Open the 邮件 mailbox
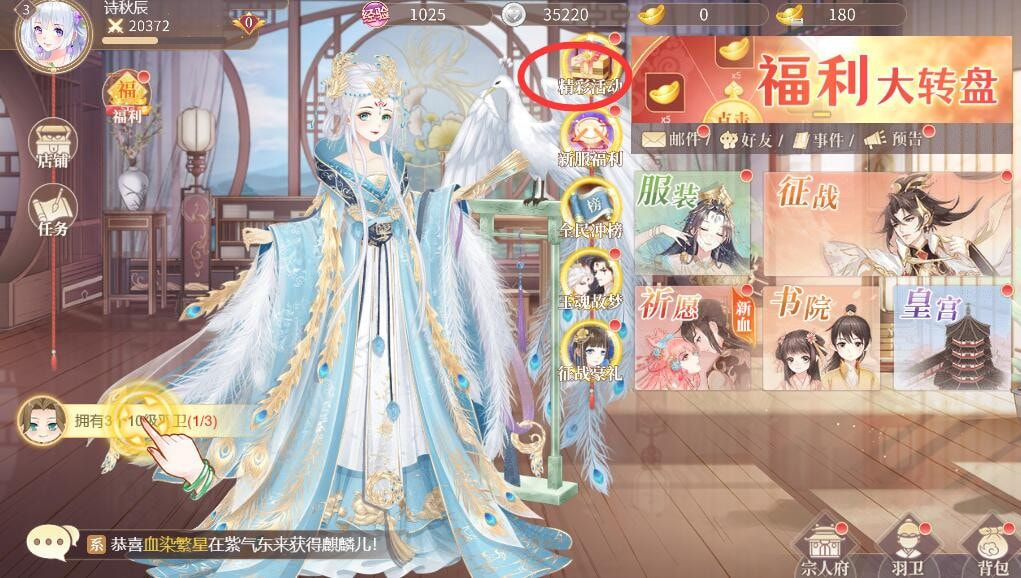 pyautogui.click(x=674, y=141)
